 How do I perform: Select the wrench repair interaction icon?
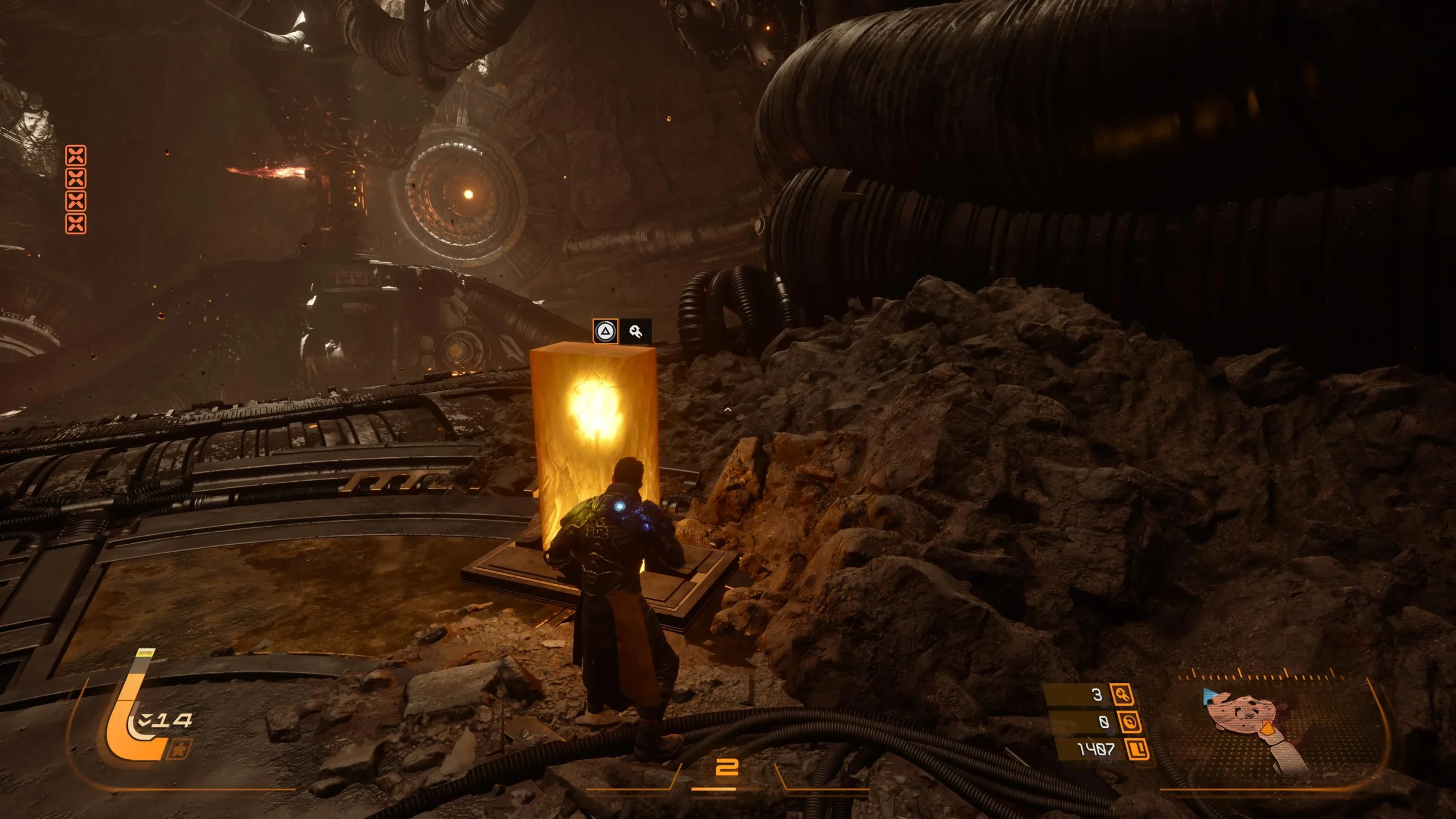coord(636,331)
